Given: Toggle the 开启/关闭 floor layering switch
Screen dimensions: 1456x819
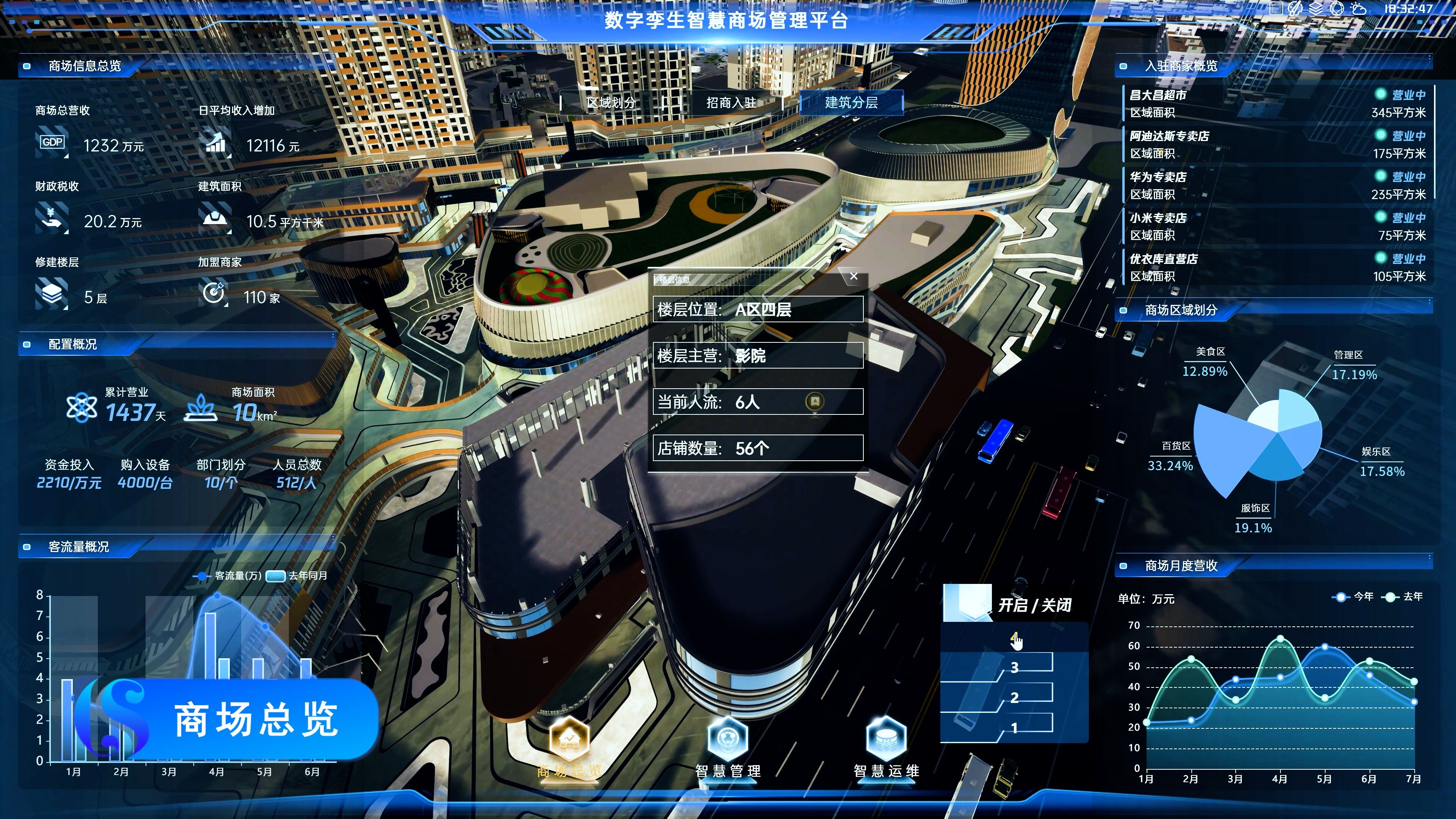Looking at the screenshot, I should click(x=967, y=603).
